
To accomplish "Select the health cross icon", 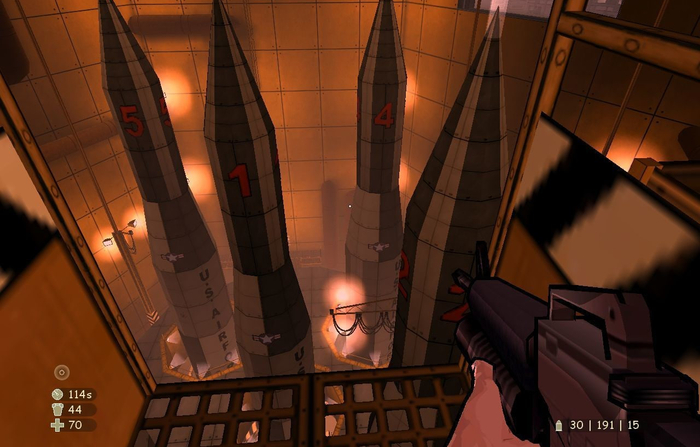I will pos(57,425).
